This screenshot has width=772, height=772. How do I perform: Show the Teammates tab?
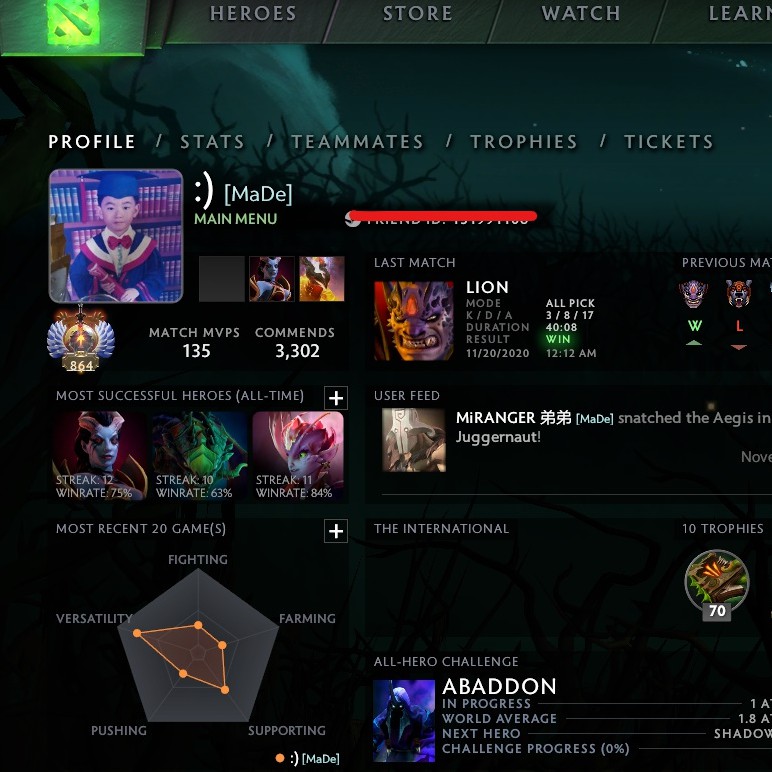[x=357, y=142]
